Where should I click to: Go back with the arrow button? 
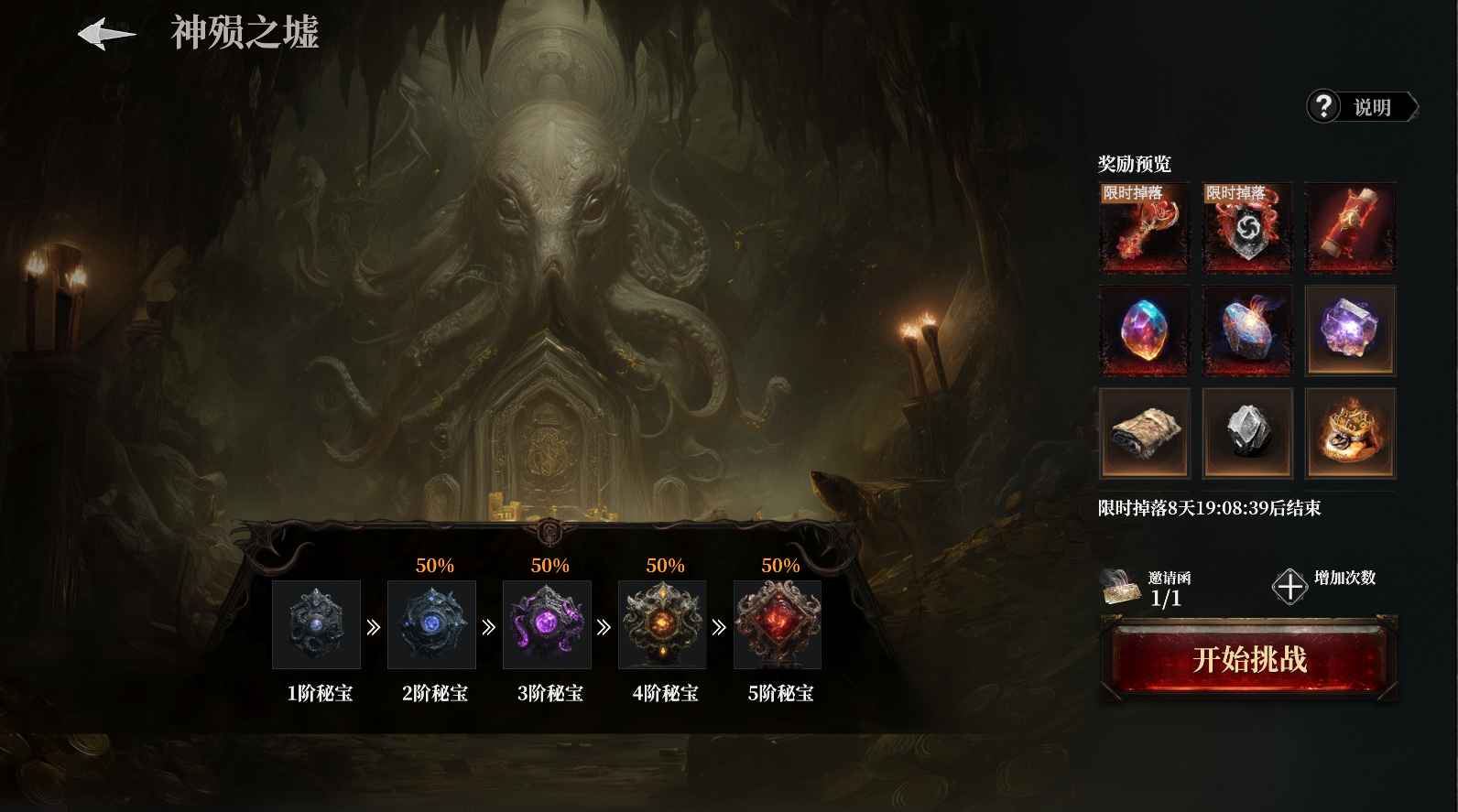pyautogui.click(x=106, y=35)
